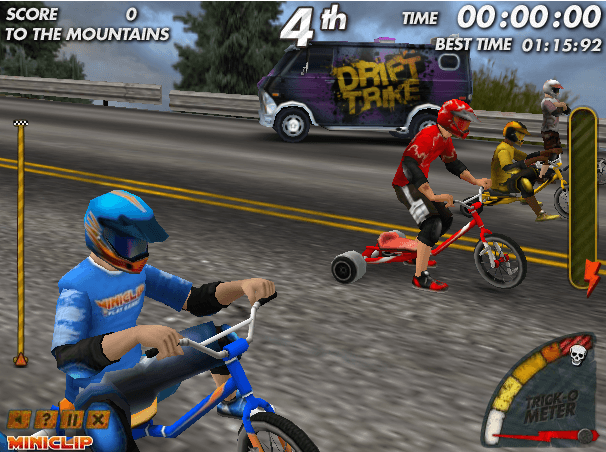The width and height of the screenshot is (606, 452).
Task: Open help with the question mark button
Action: pyautogui.click(x=45, y=420)
